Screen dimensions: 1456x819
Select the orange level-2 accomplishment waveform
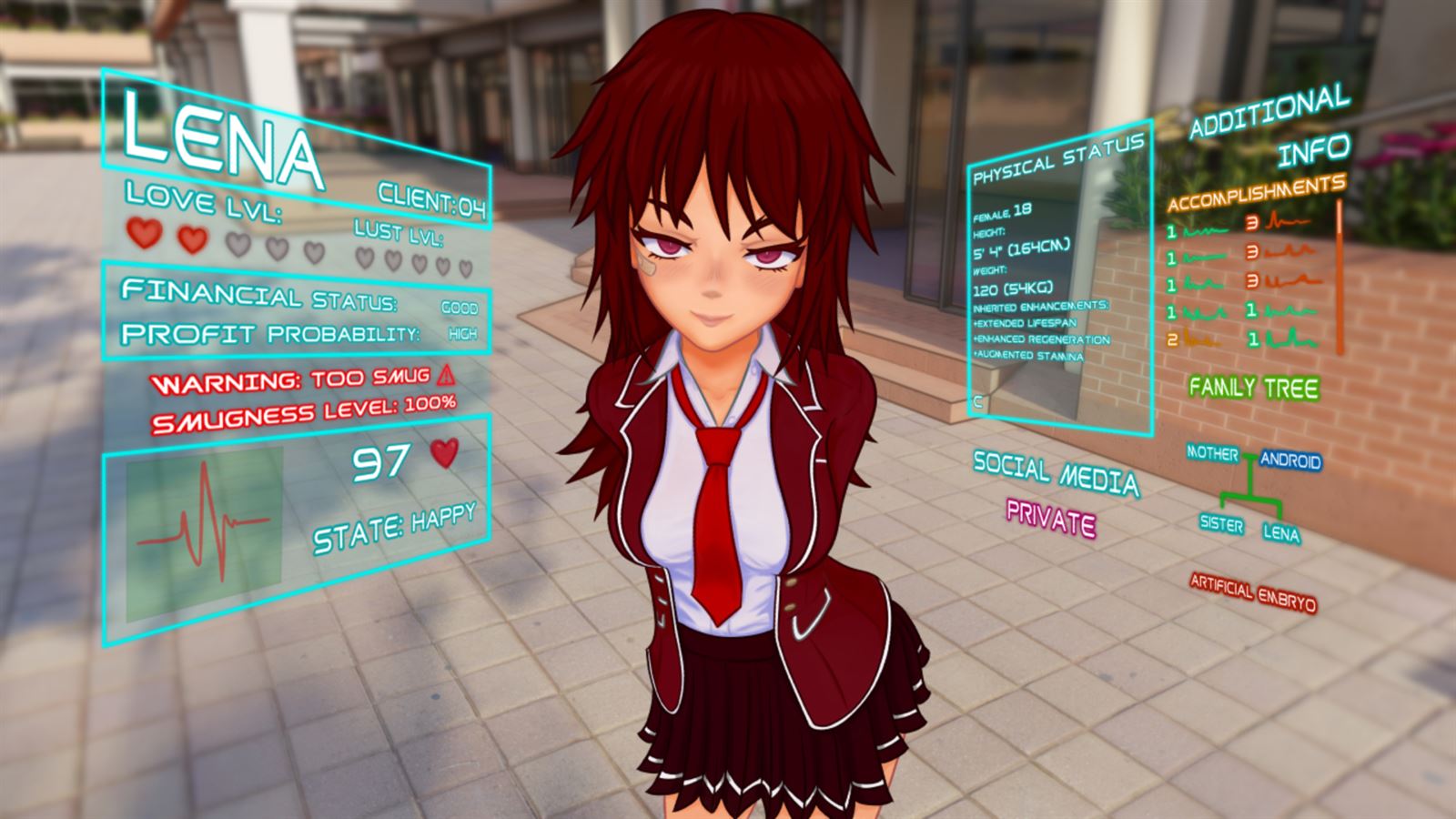1202,341
